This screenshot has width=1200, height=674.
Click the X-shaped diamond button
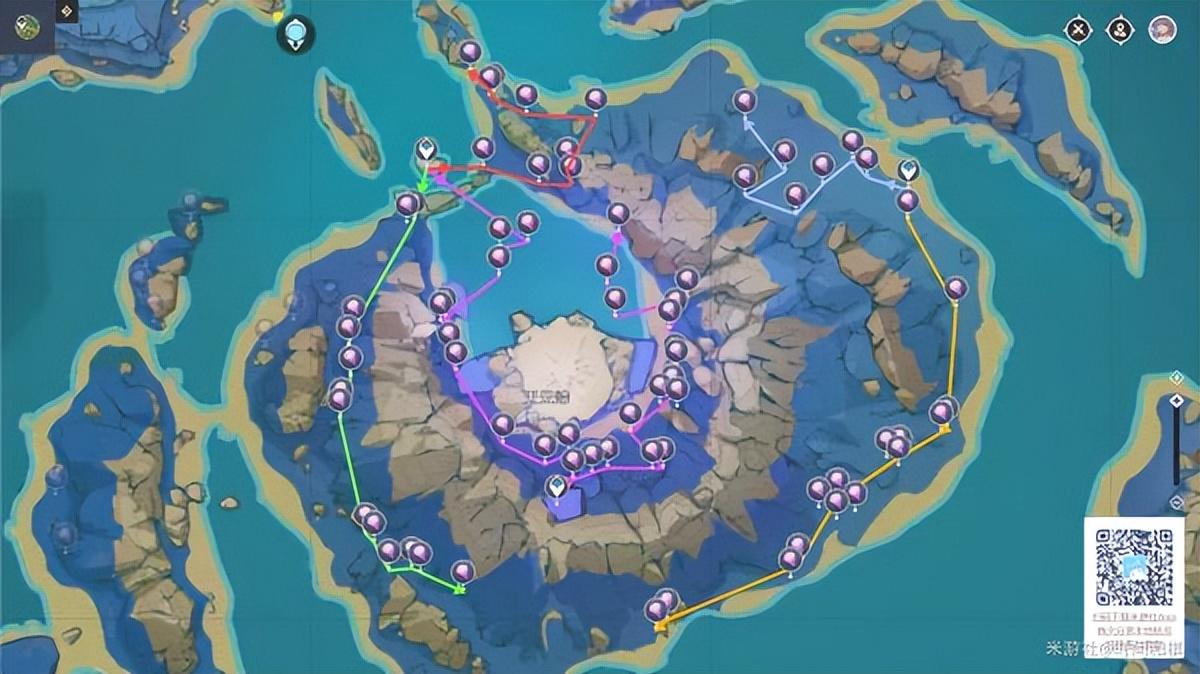(1078, 30)
